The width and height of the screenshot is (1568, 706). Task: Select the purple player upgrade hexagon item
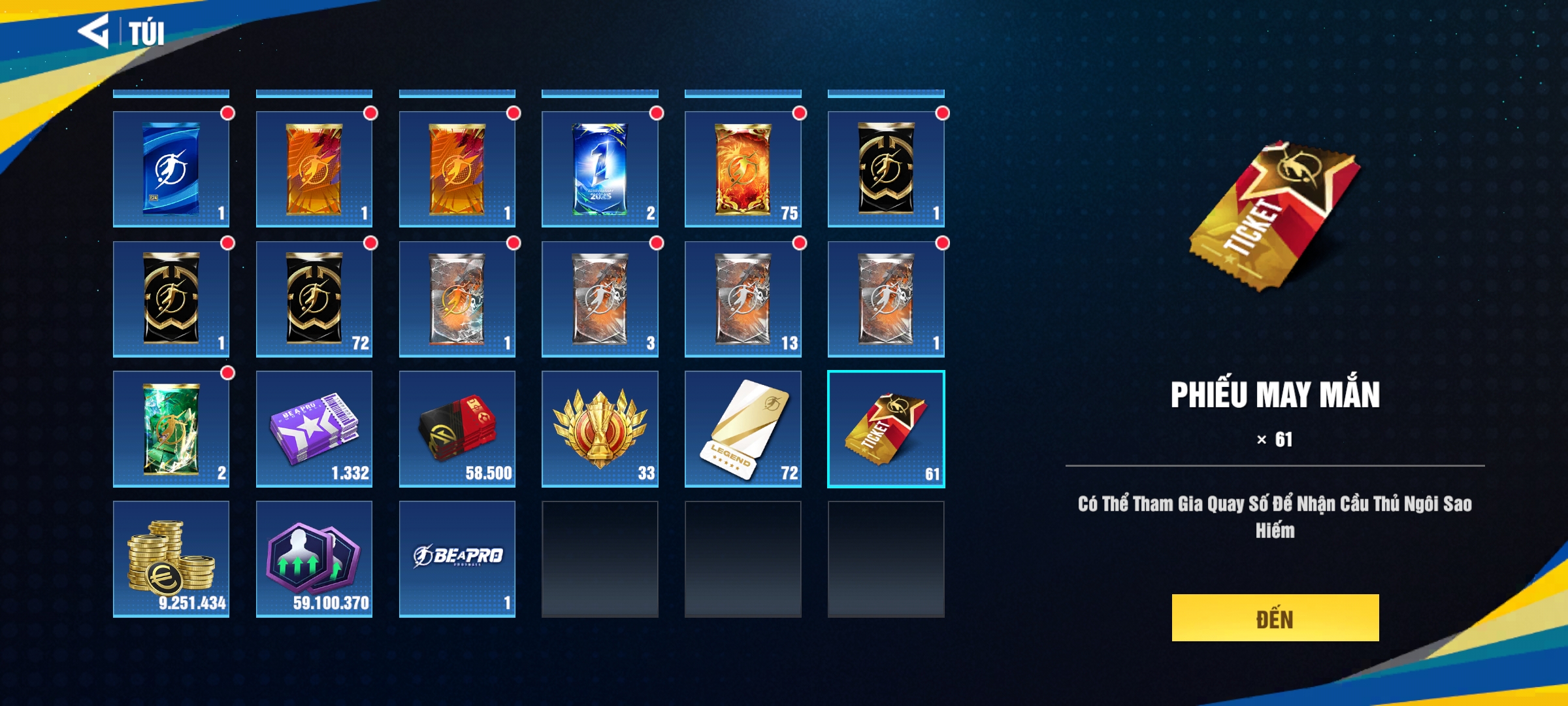coord(314,559)
